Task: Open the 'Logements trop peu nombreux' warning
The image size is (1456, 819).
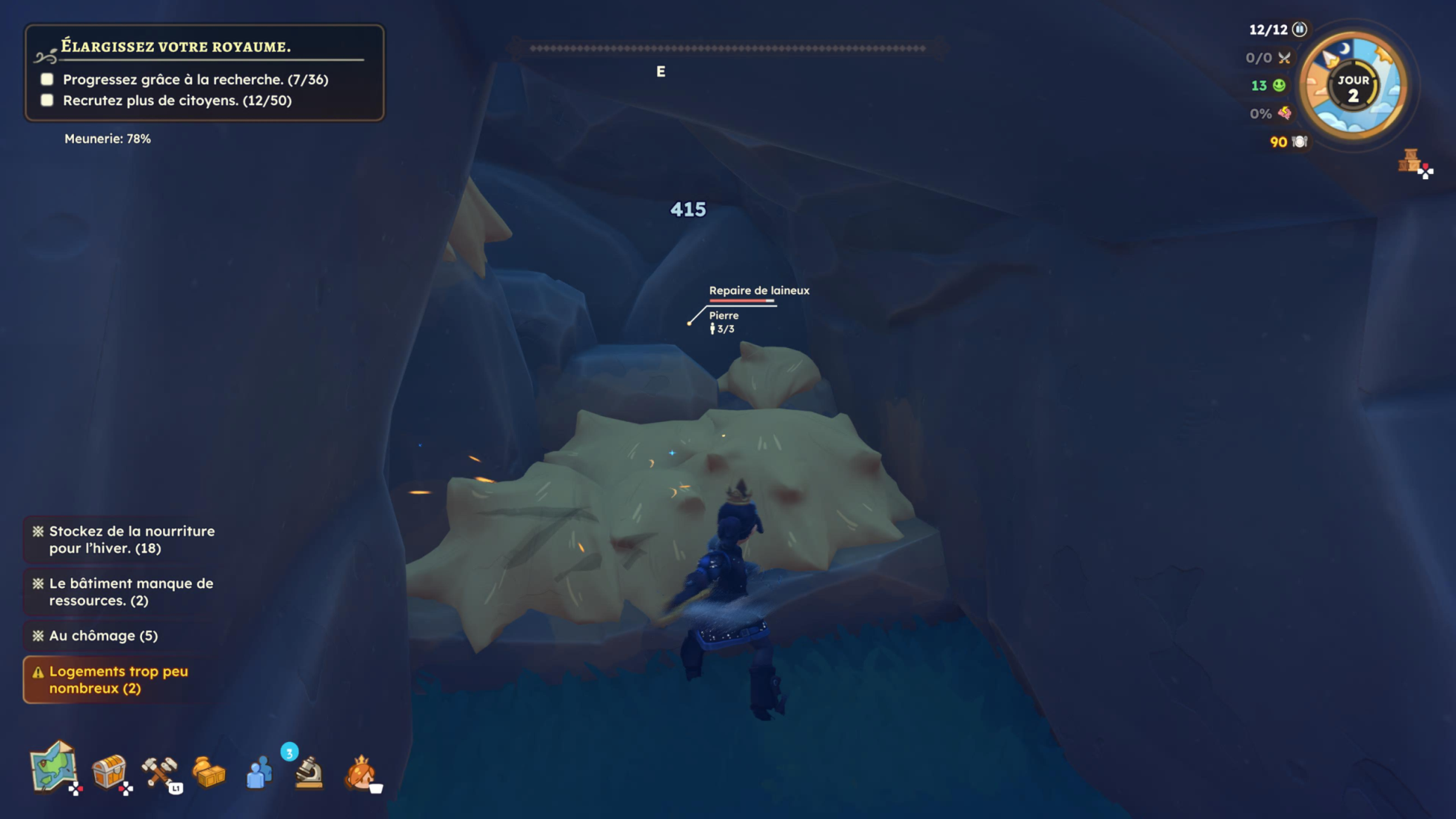Action: pos(120,680)
